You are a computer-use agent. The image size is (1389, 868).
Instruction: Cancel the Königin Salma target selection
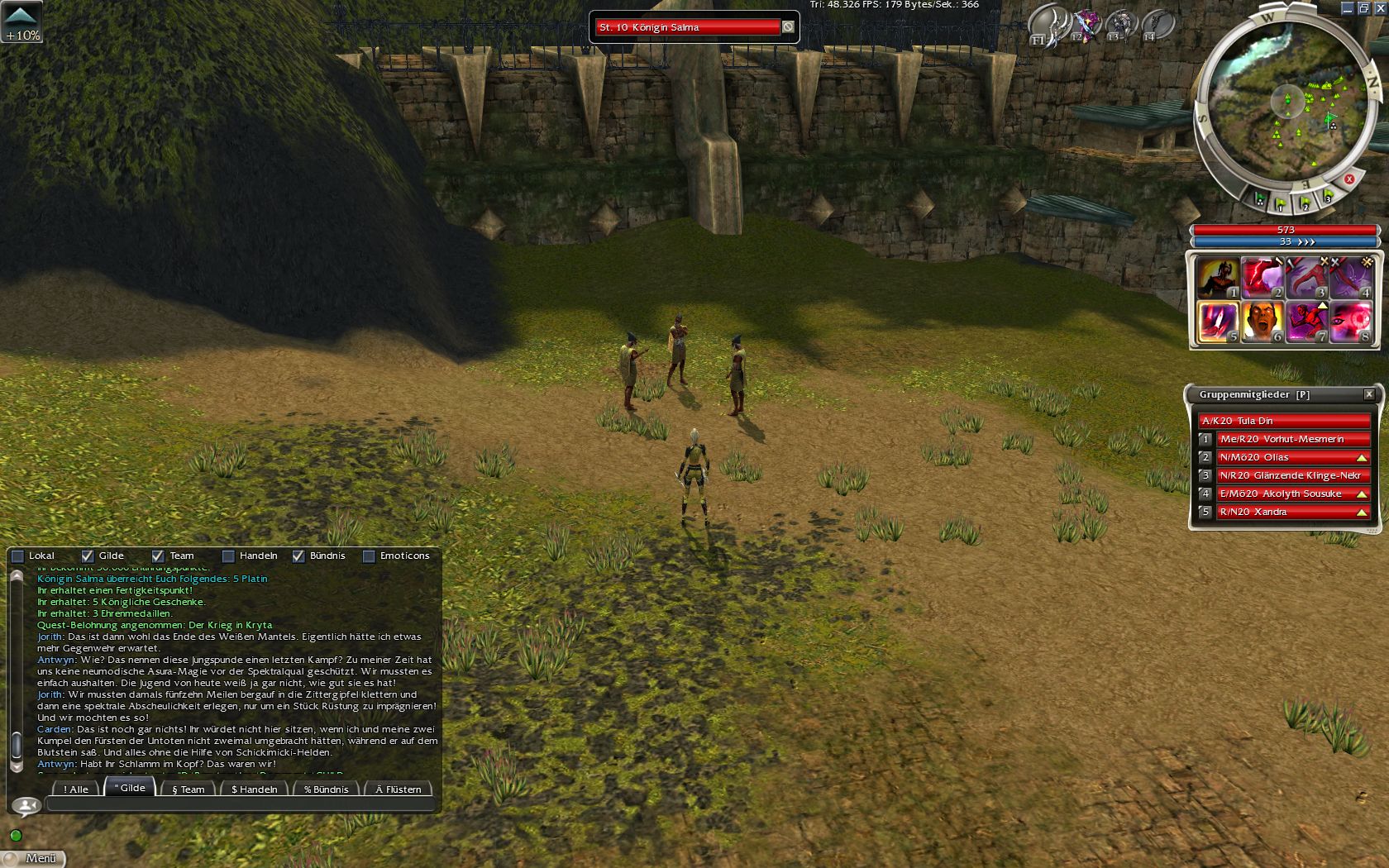click(x=788, y=27)
